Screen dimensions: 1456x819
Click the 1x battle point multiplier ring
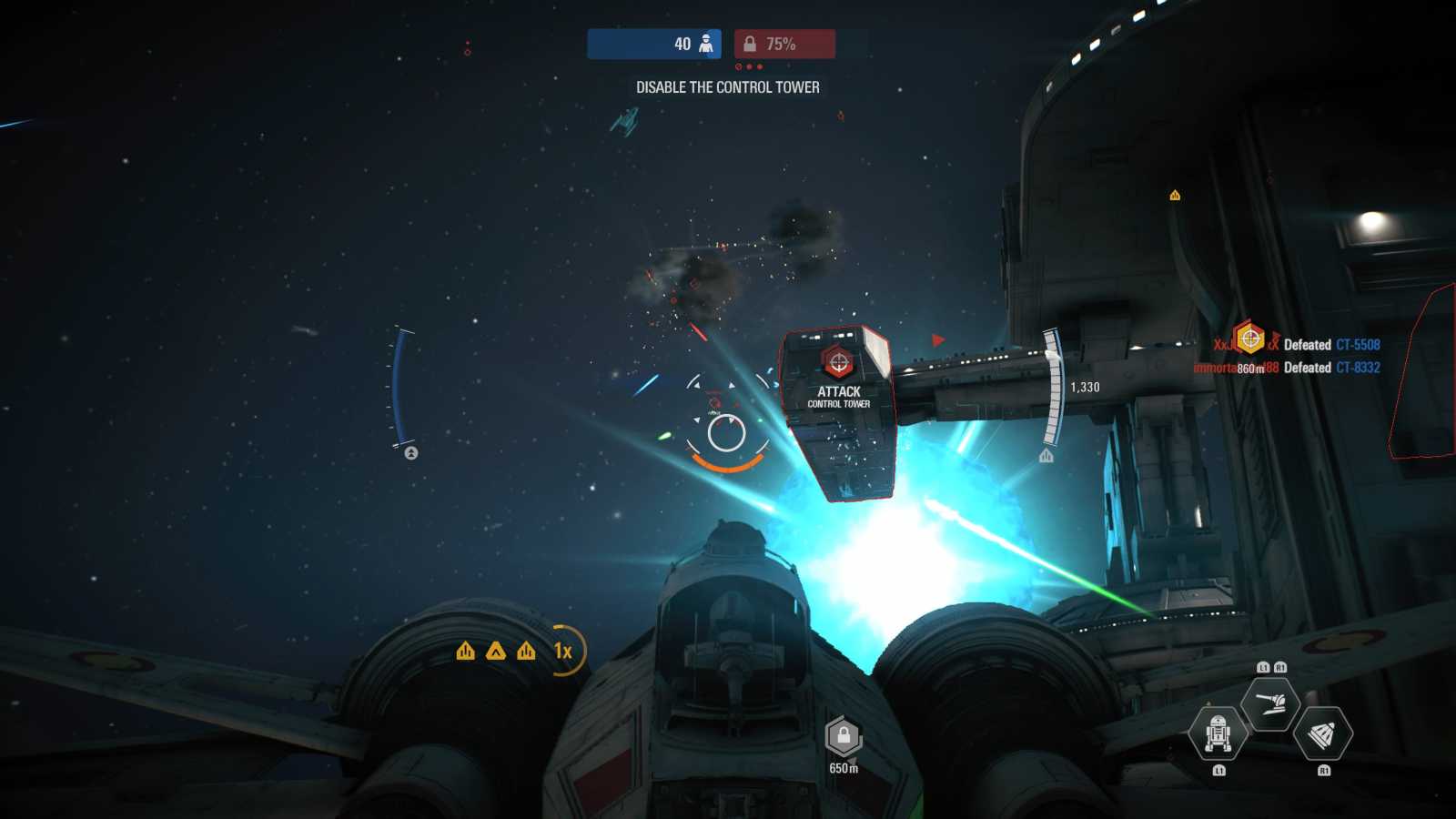[564, 651]
